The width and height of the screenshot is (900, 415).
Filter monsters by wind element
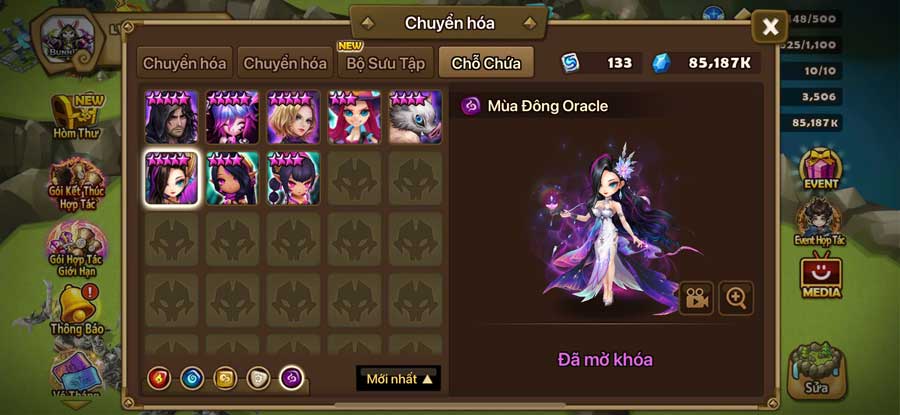click(225, 378)
